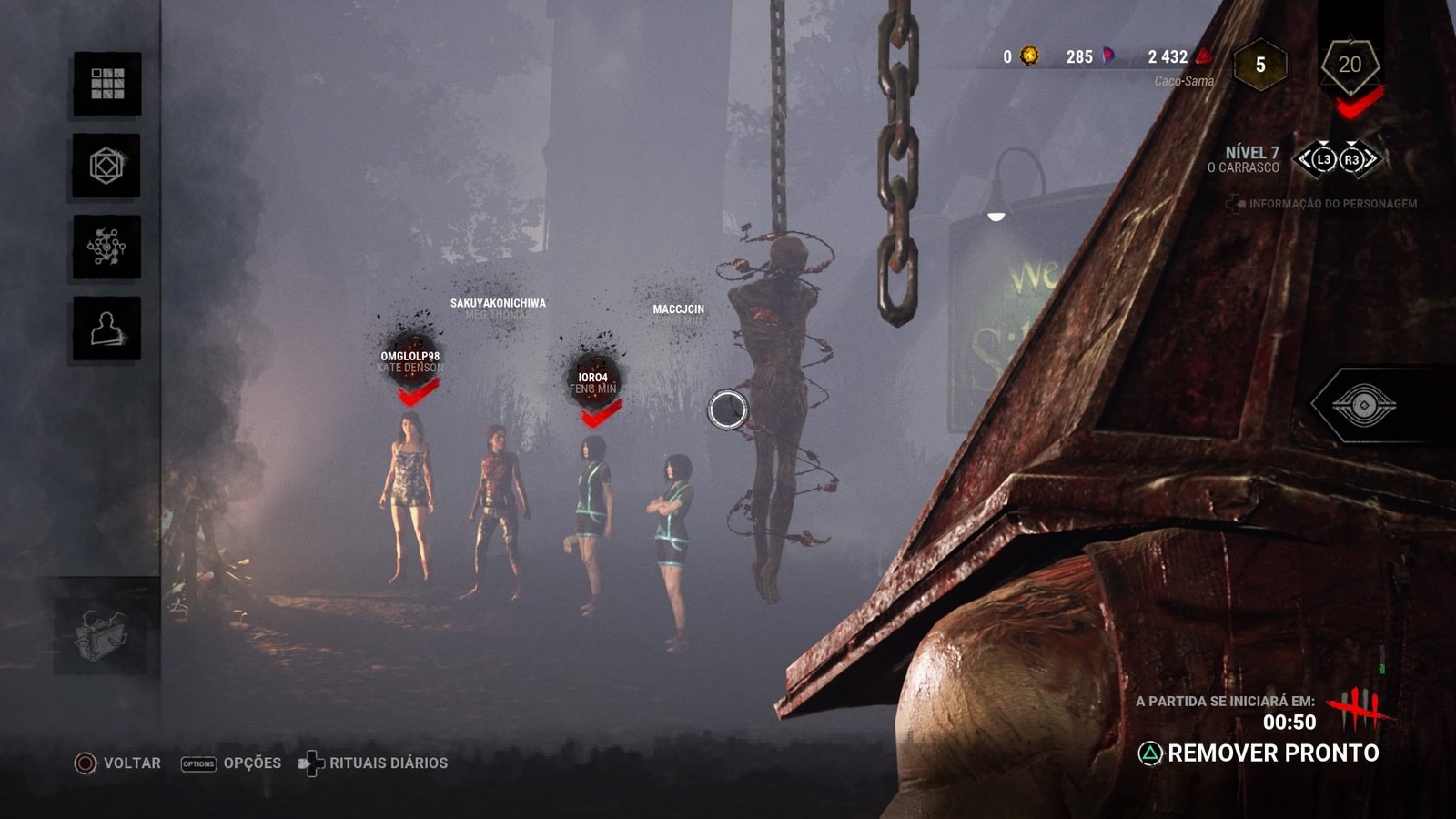Viewport: 1456px width, 819px height.
Task: Click Remover Pronto to unready
Action: coord(1259,753)
